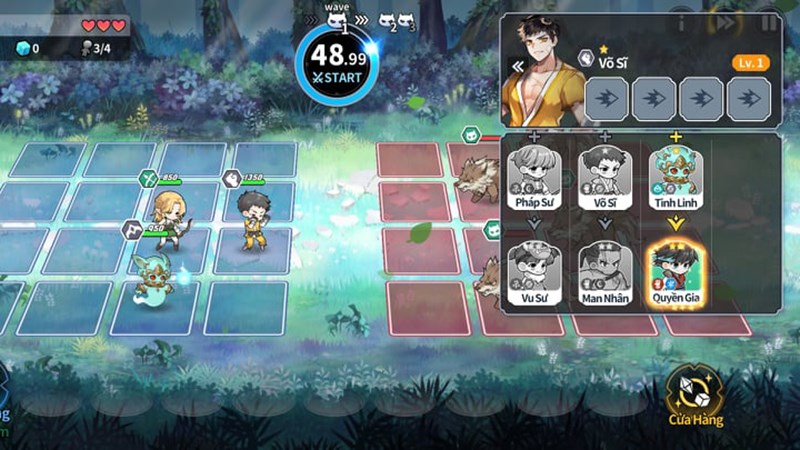
Task: Select the Pháp Sư class card
Action: point(535,175)
